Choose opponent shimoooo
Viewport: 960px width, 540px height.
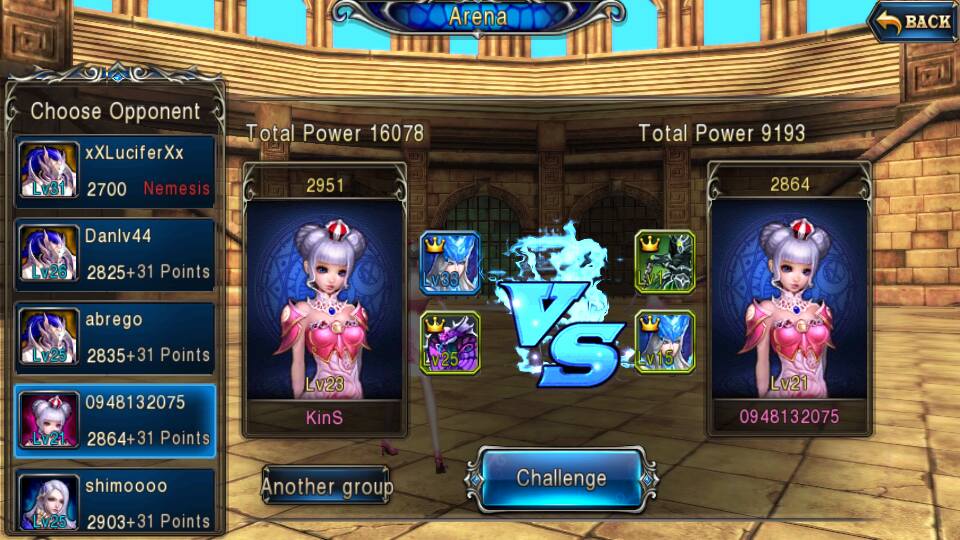(x=115, y=502)
